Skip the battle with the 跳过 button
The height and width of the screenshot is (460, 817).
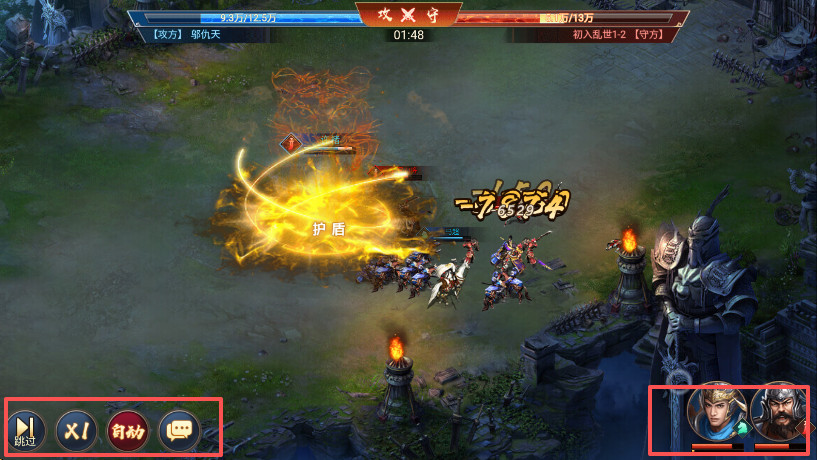[25, 430]
